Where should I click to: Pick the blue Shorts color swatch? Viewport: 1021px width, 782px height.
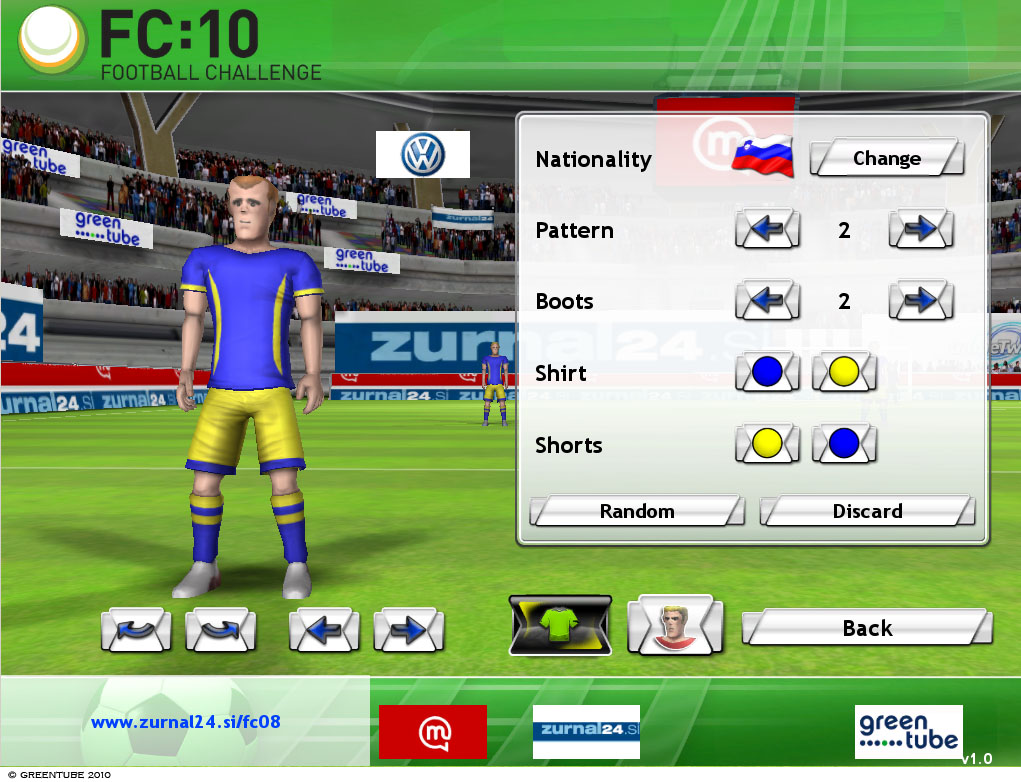844,444
